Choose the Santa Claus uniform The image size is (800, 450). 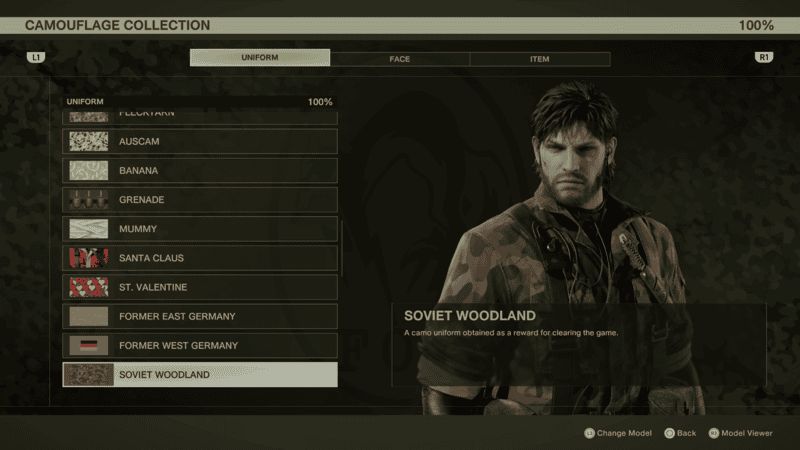click(200, 258)
